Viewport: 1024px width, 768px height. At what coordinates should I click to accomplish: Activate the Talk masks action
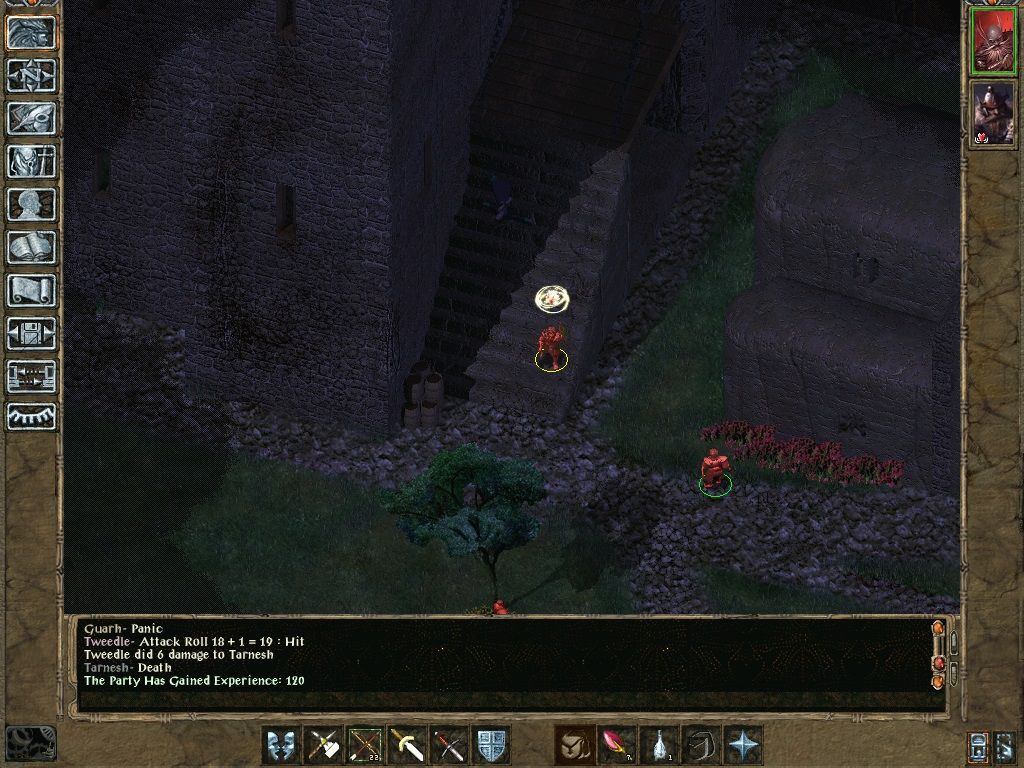coord(281,745)
